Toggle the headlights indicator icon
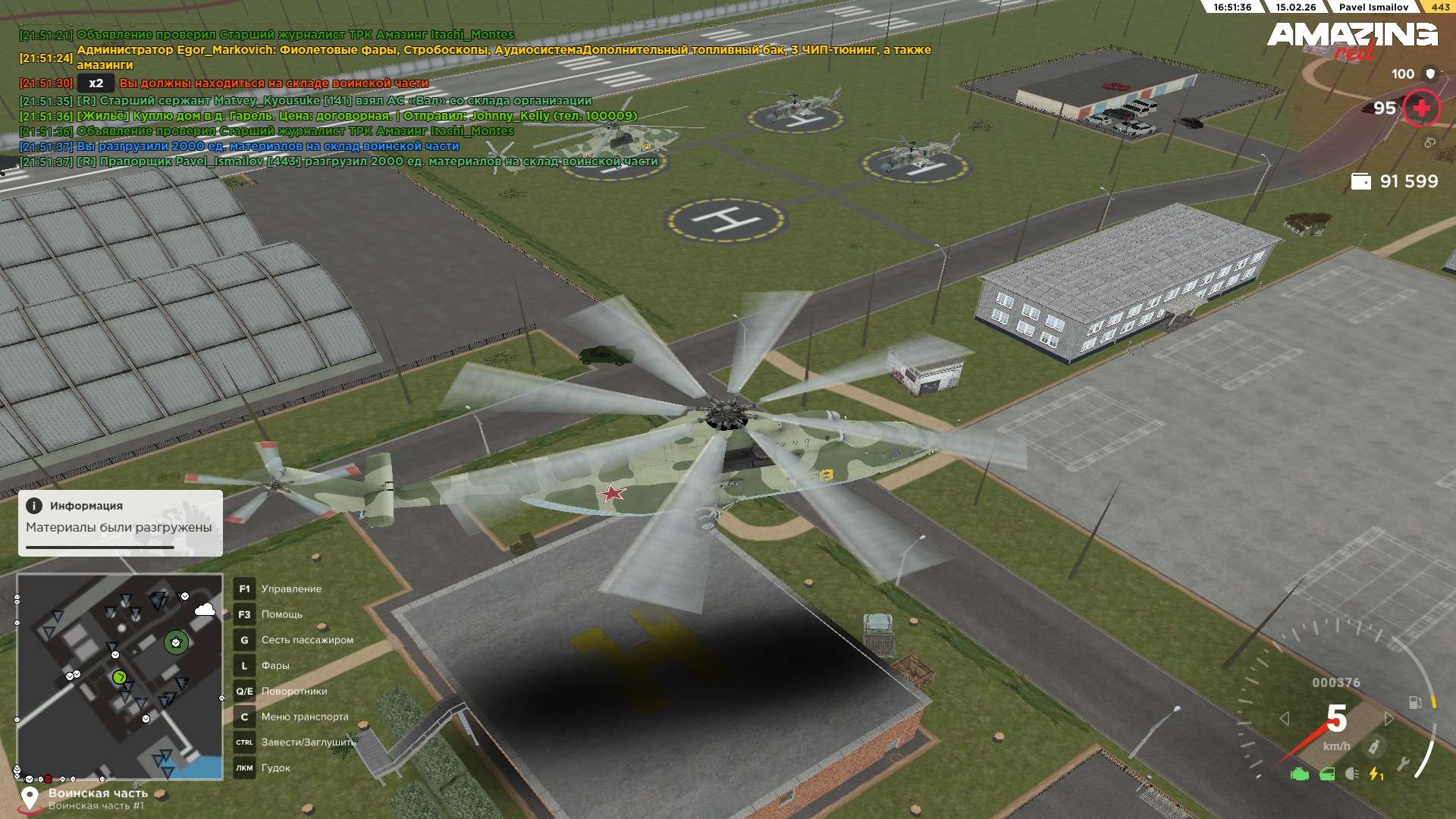Viewport: 1456px width, 819px height. point(1351,774)
